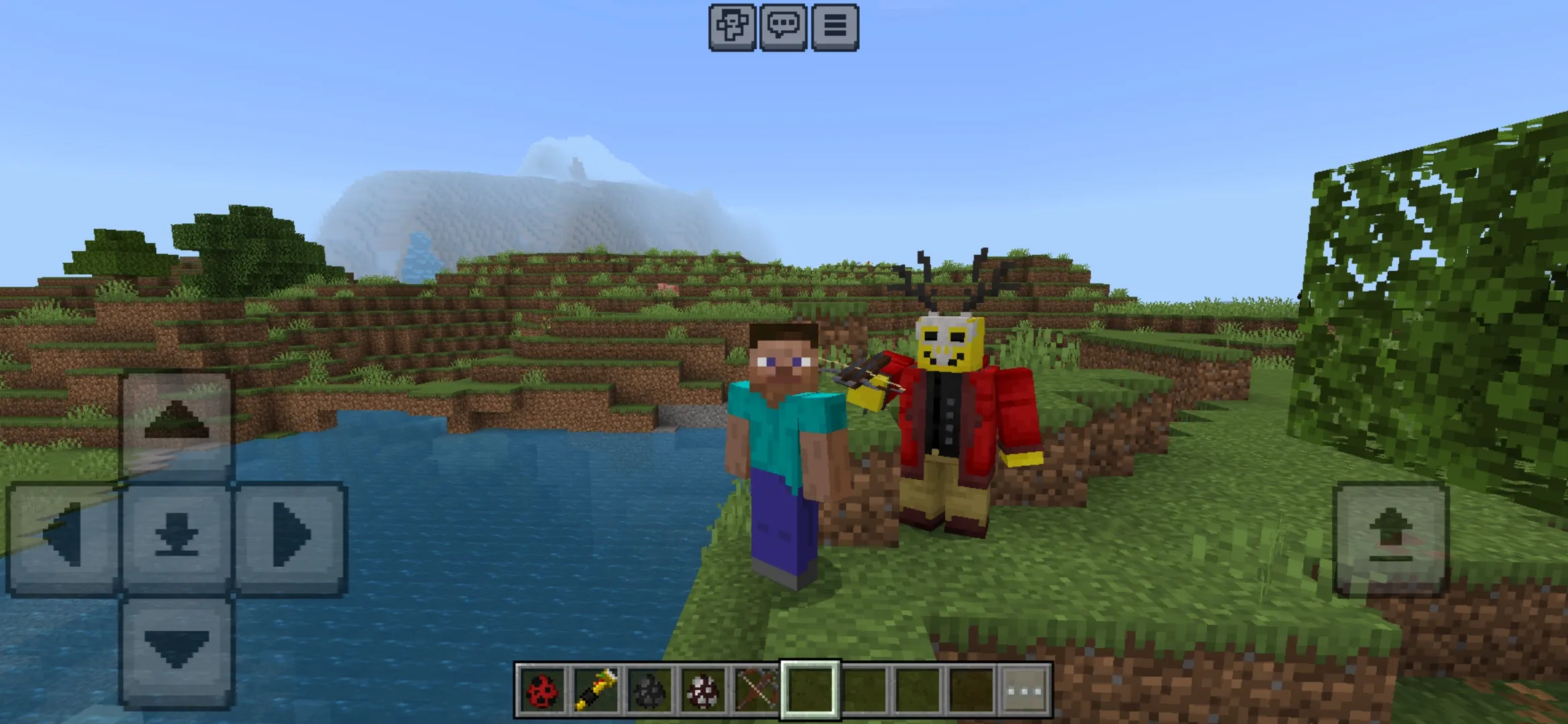The height and width of the screenshot is (724, 1568).
Task: Tap the move forward arrow
Action: (x=177, y=424)
